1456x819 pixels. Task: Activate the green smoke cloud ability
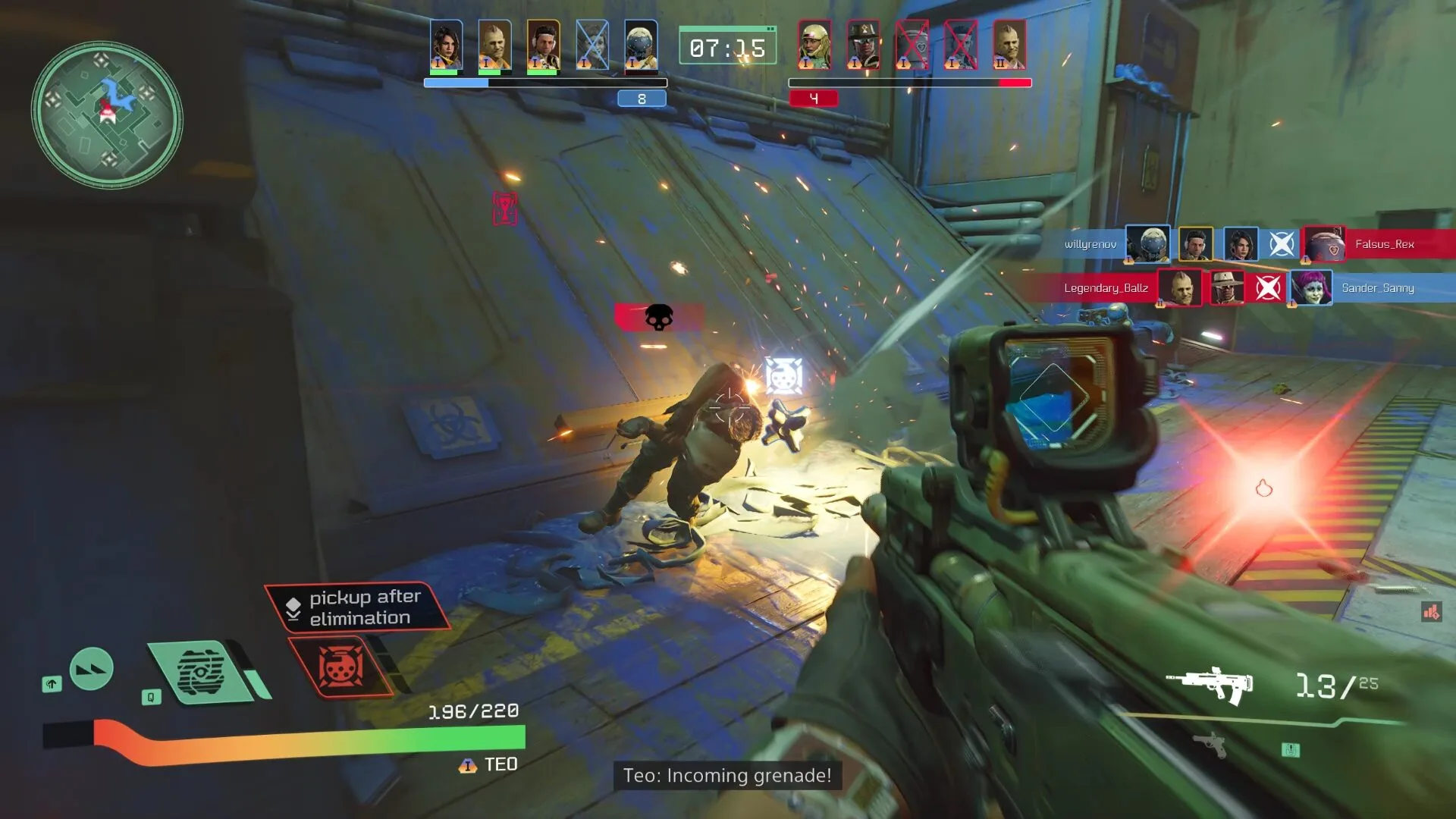point(200,672)
